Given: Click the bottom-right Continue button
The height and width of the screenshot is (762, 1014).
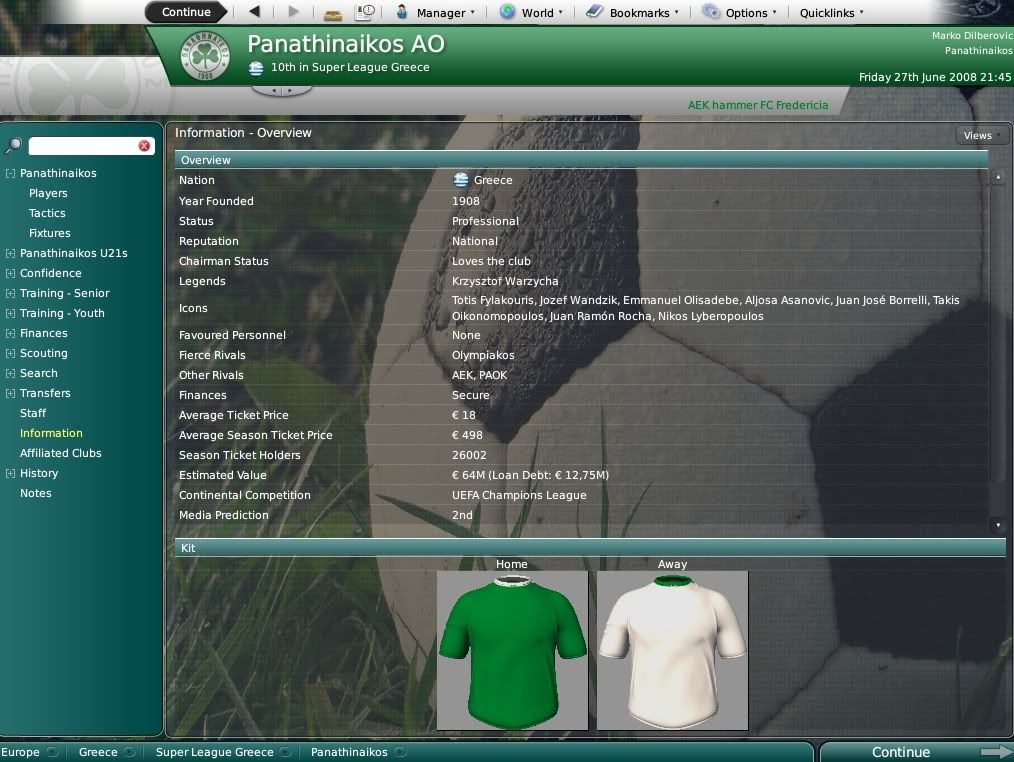Looking at the screenshot, I should pyautogui.click(x=901, y=752).
